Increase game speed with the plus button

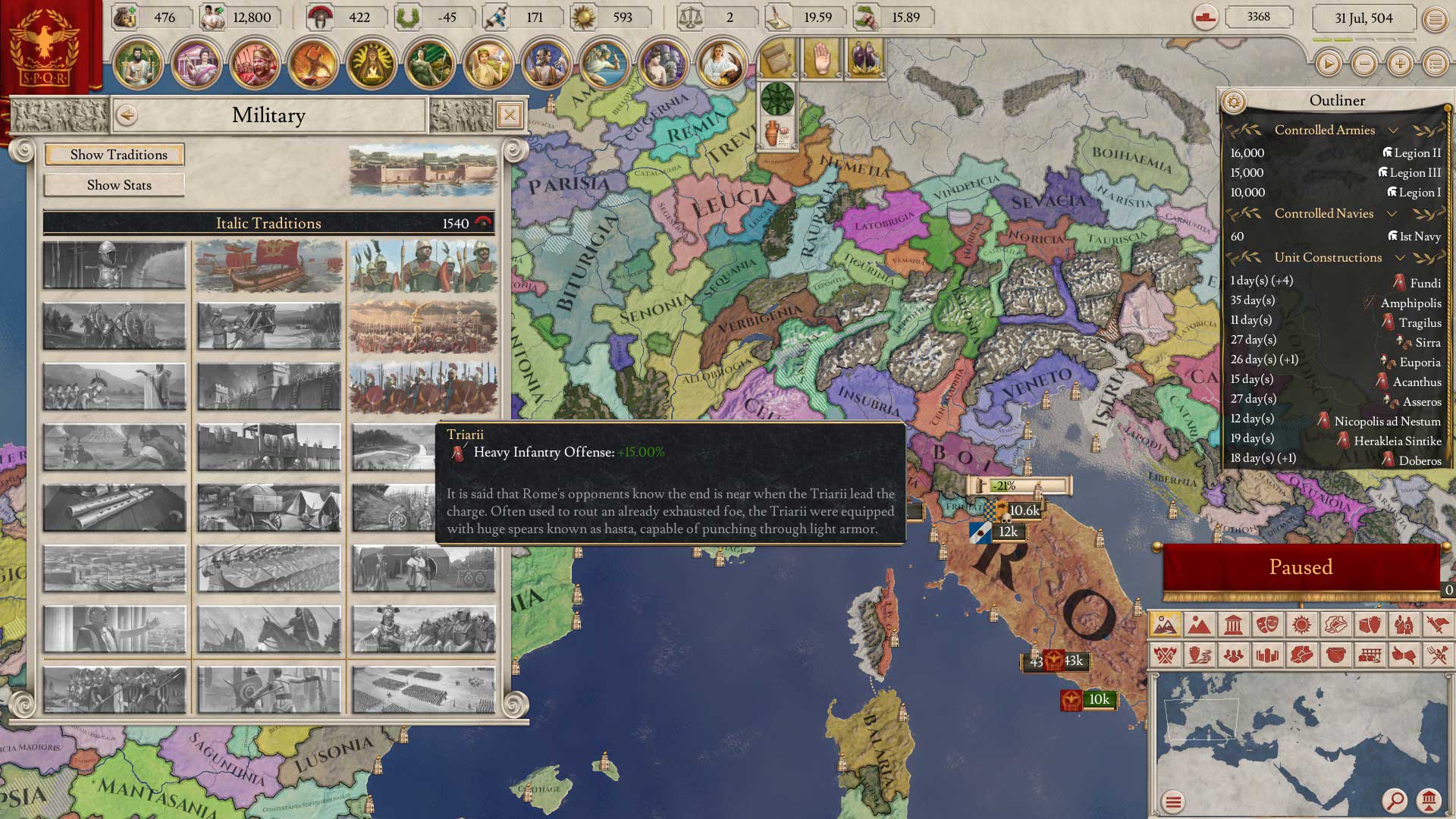click(x=1400, y=64)
